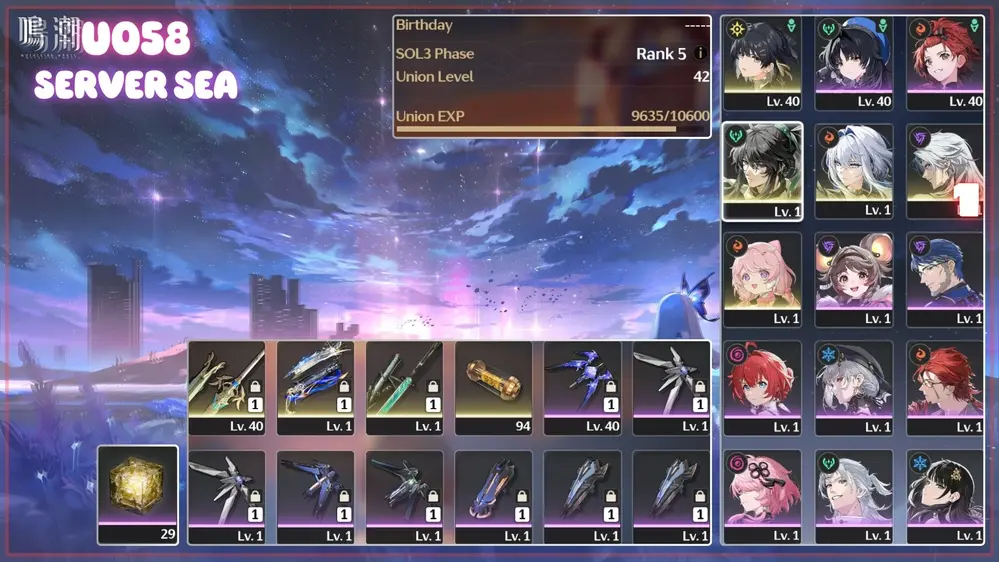The image size is (999, 562).
Task: Choose the blue and gold dual pistols
Action: [316, 385]
